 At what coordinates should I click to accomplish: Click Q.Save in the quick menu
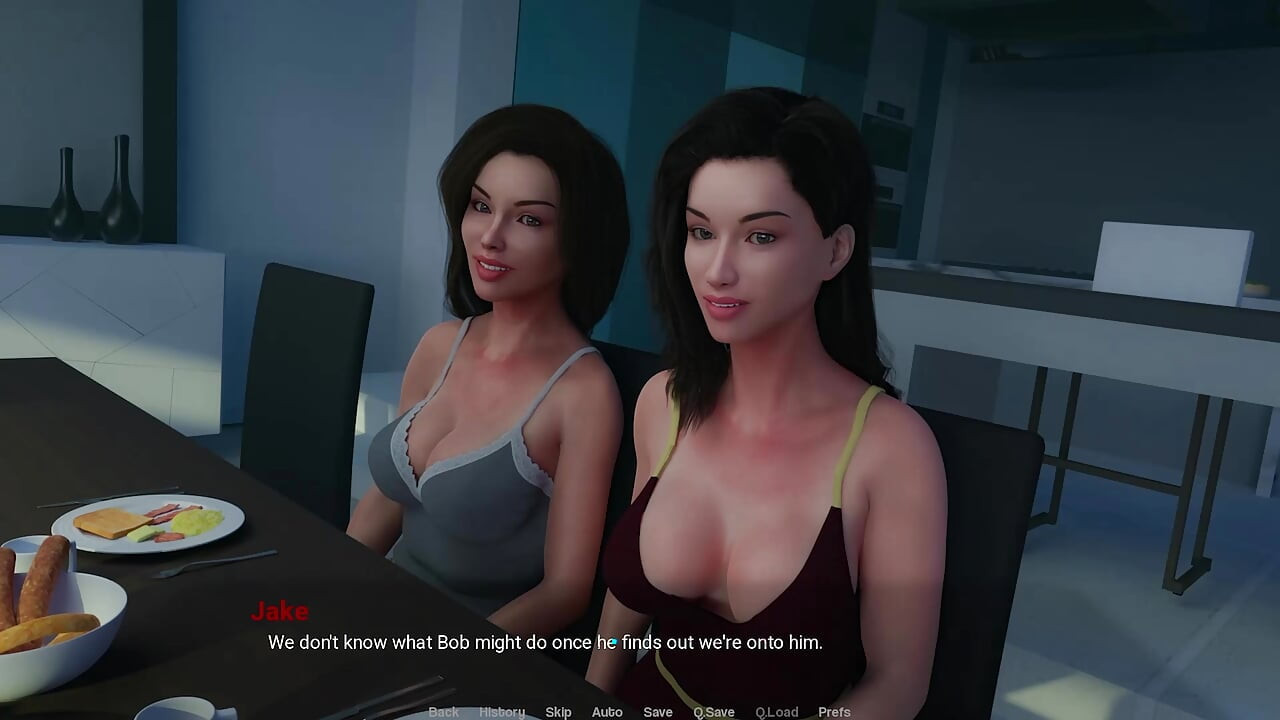[713, 711]
